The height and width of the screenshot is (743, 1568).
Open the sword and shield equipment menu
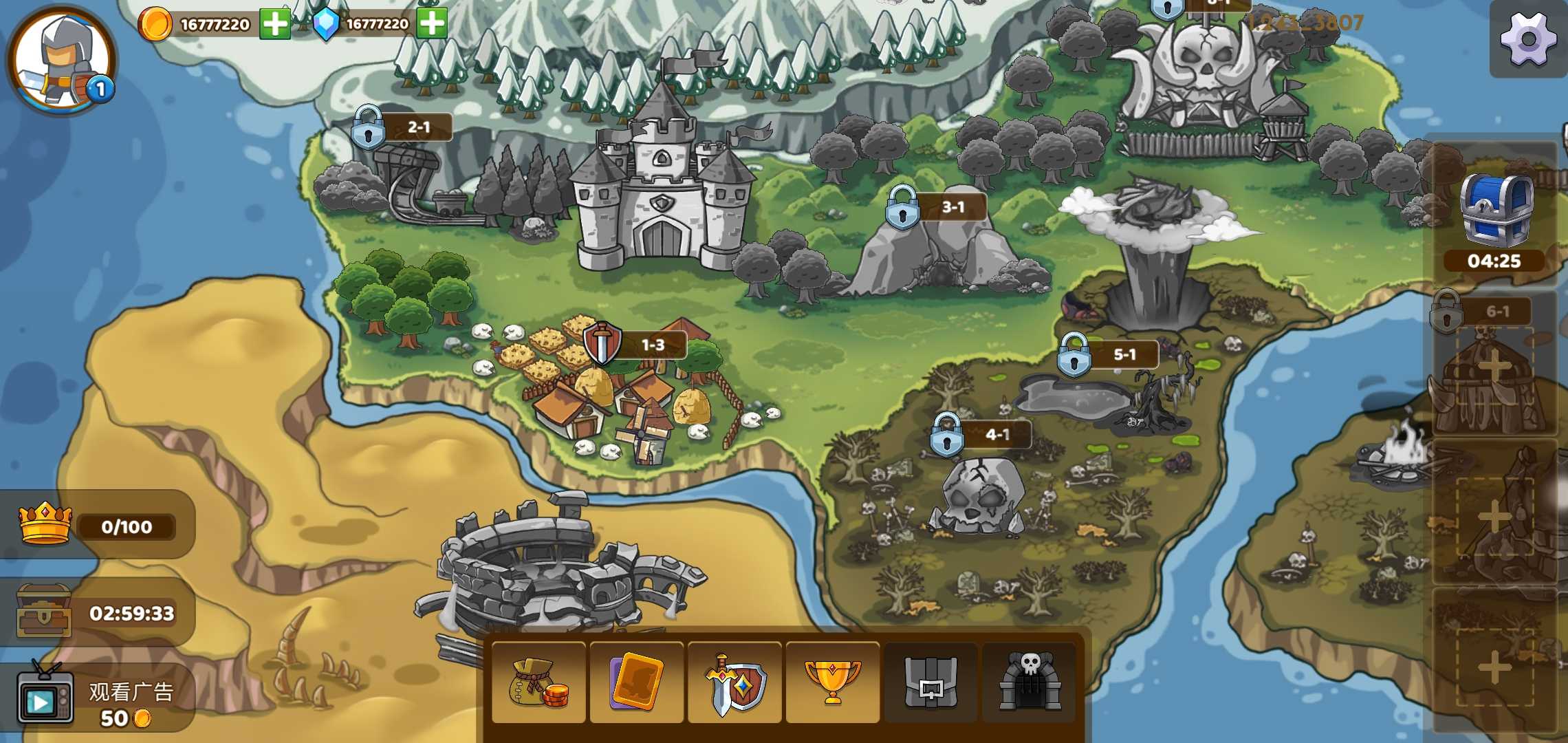734,683
